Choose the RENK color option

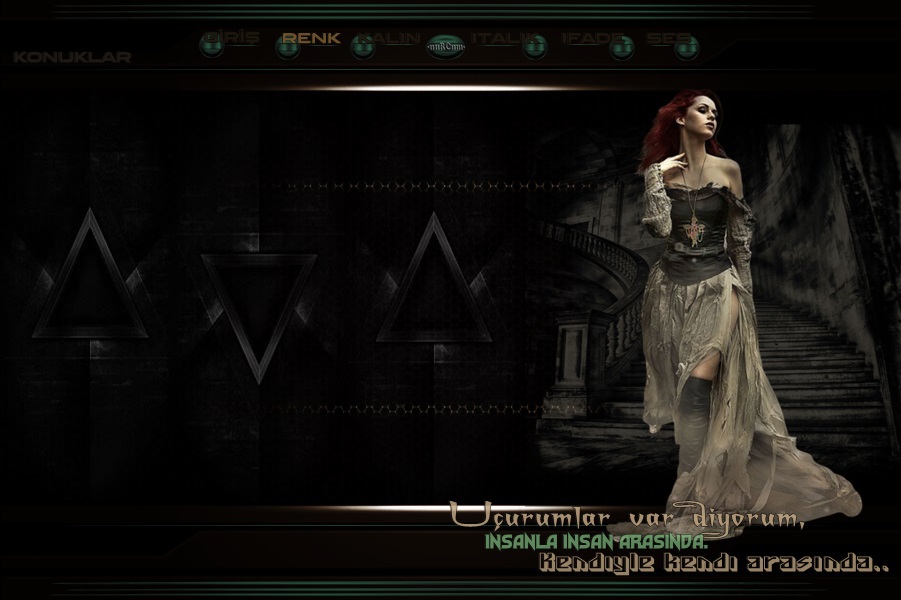(x=310, y=39)
